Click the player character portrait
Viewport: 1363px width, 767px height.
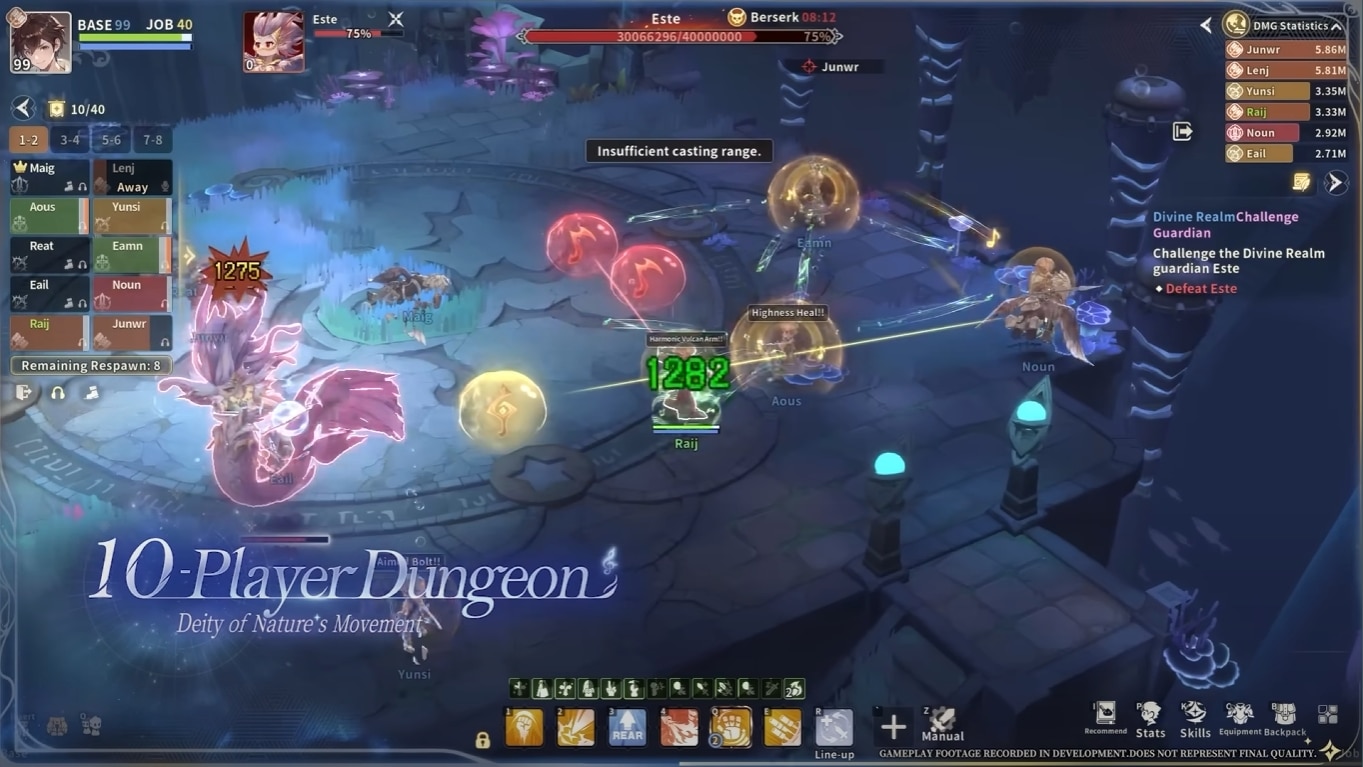[x=41, y=42]
